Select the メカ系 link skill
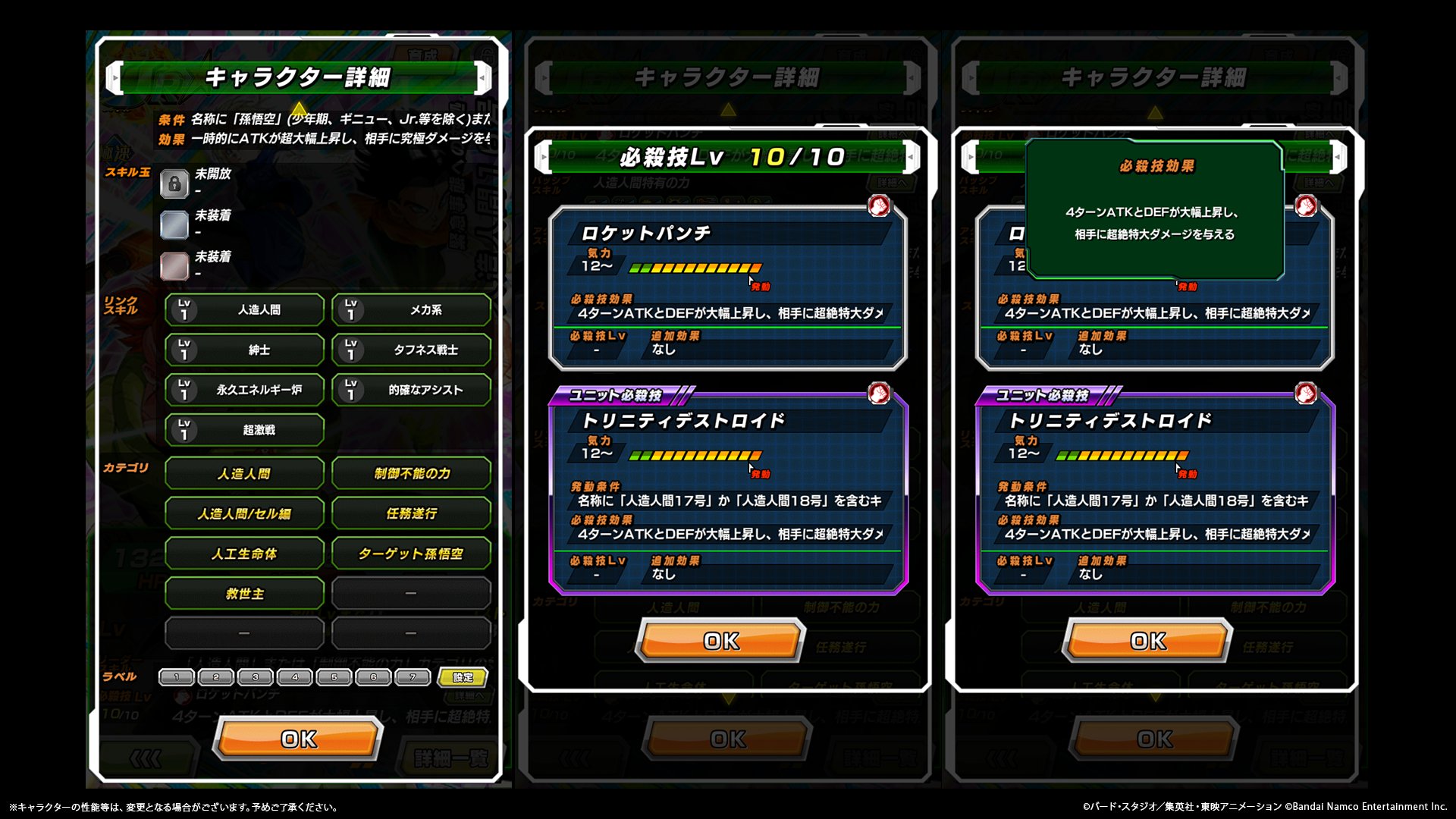This screenshot has width=1456, height=819. (411, 310)
